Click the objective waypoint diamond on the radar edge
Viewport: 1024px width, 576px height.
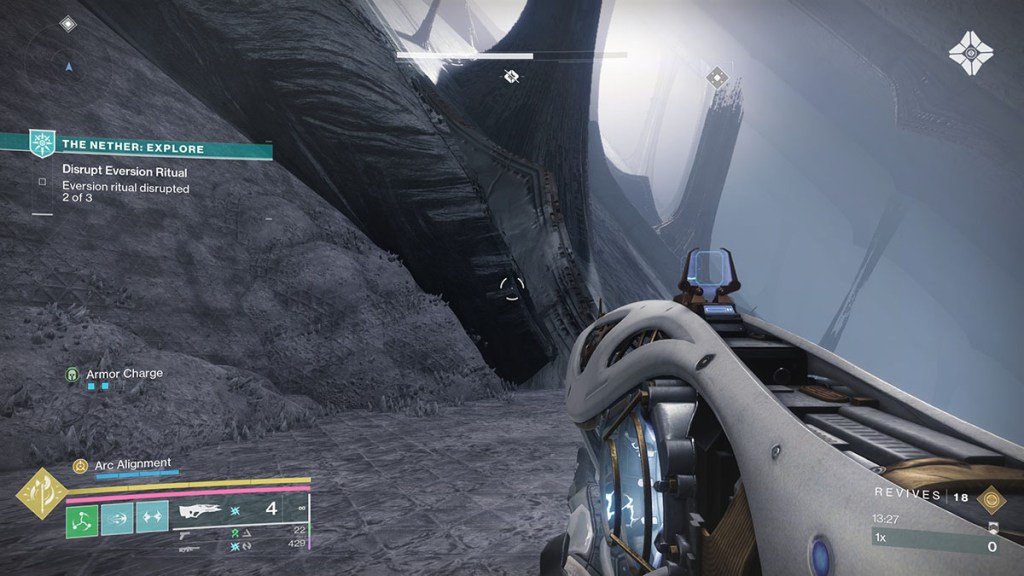click(67, 23)
